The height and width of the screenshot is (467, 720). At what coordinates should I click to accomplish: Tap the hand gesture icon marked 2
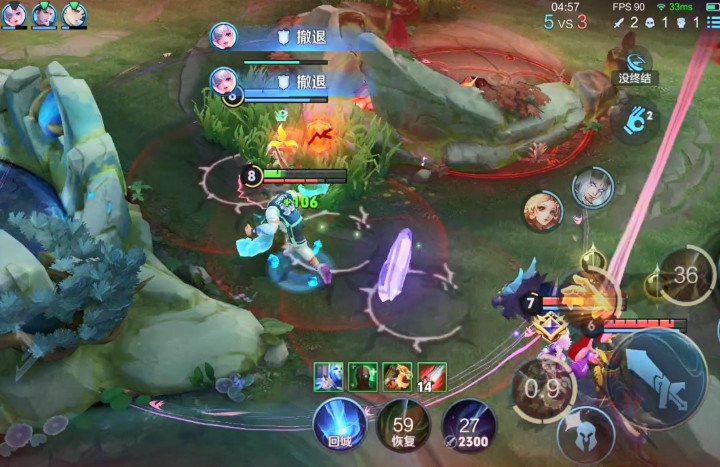634,124
